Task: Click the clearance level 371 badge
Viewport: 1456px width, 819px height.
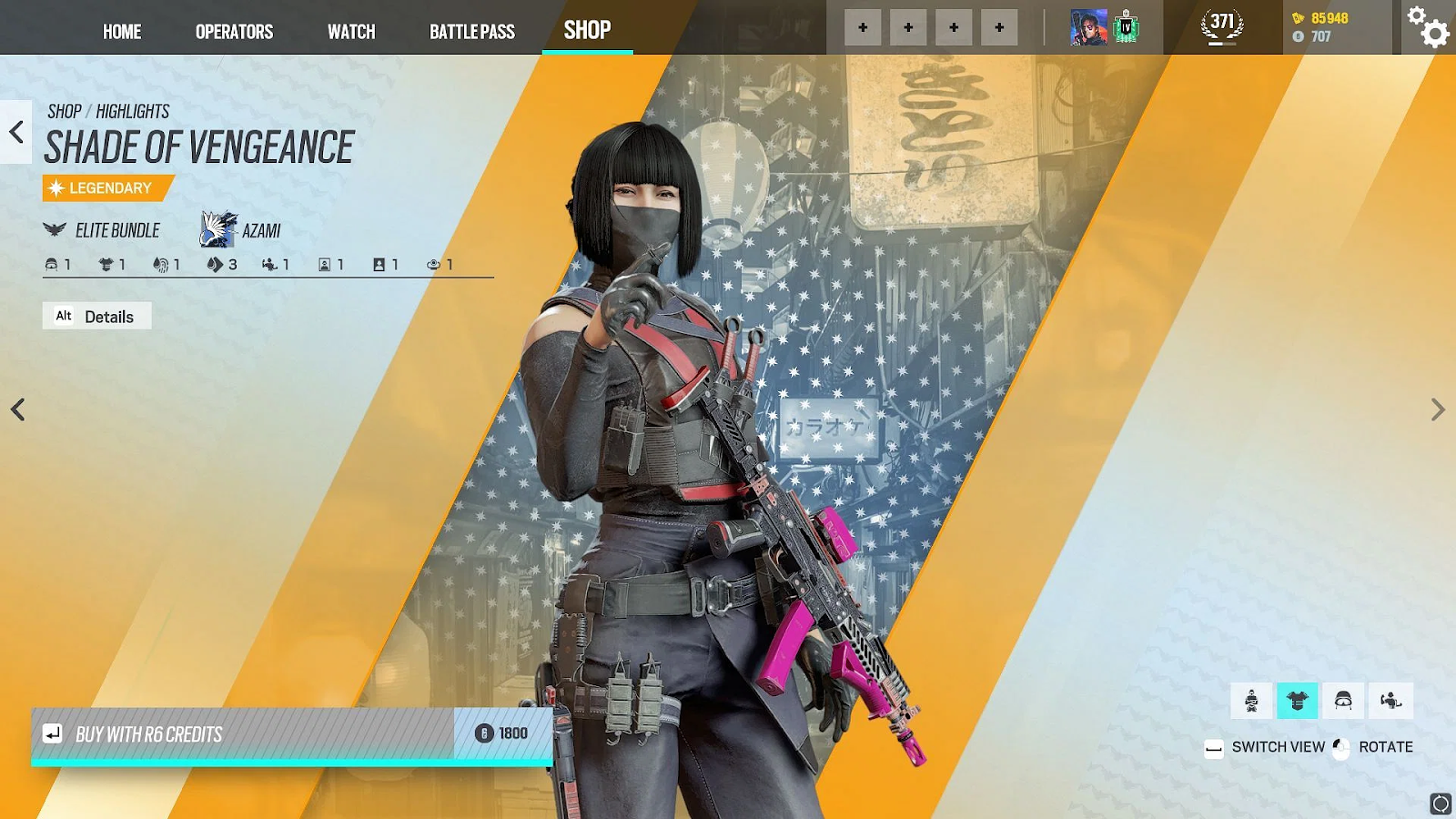Action: (1221, 25)
